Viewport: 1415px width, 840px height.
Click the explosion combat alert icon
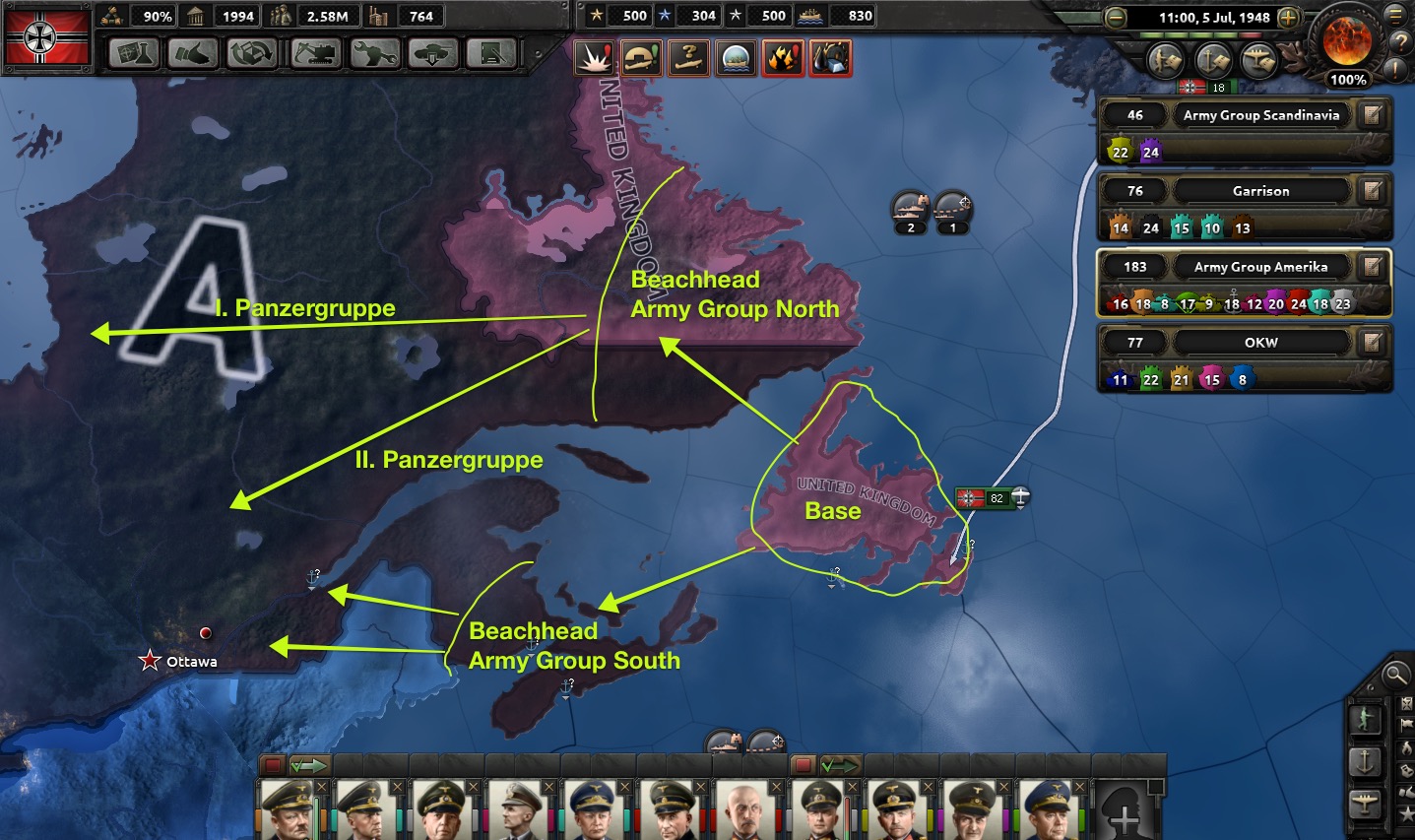point(594,58)
